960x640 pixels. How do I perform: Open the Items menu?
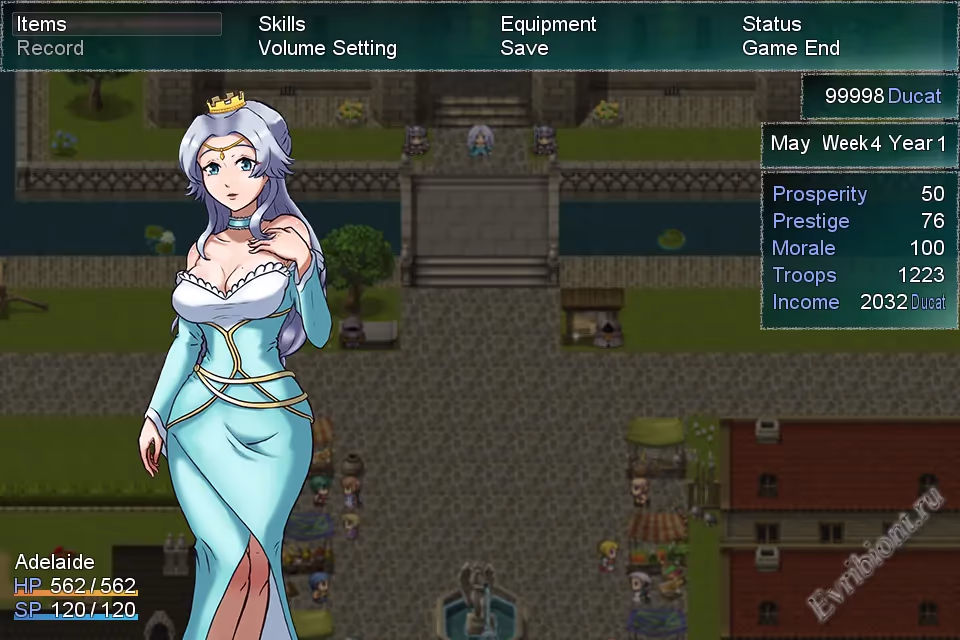point(42,24)
